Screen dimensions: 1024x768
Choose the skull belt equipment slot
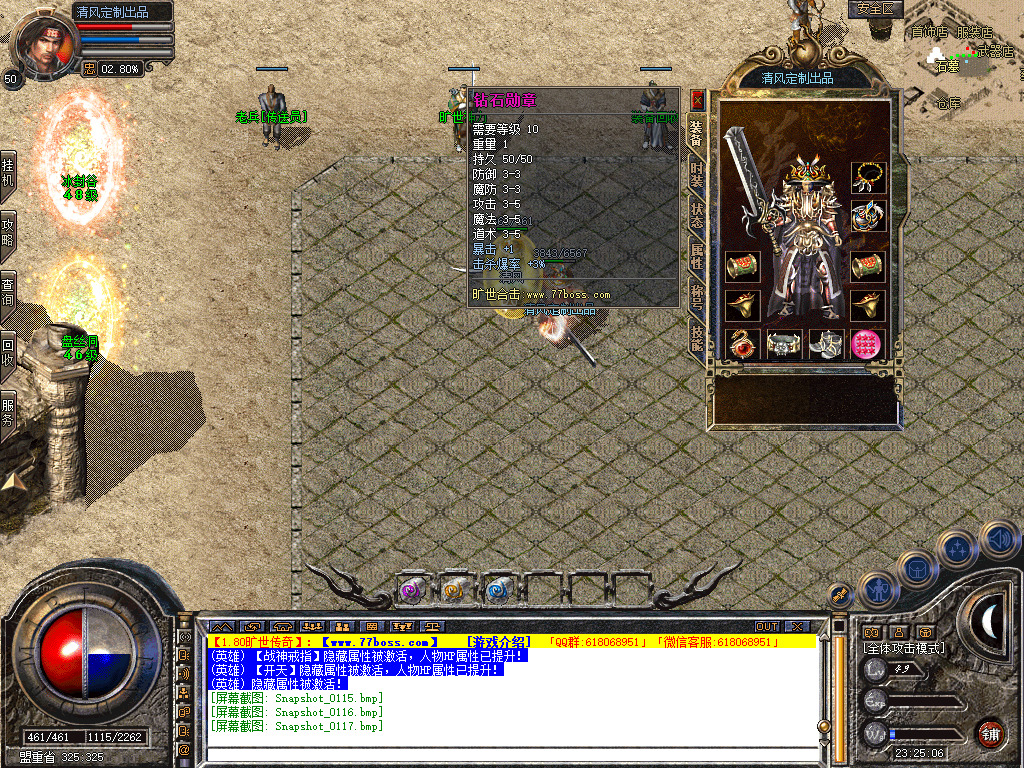click(784, 344)
